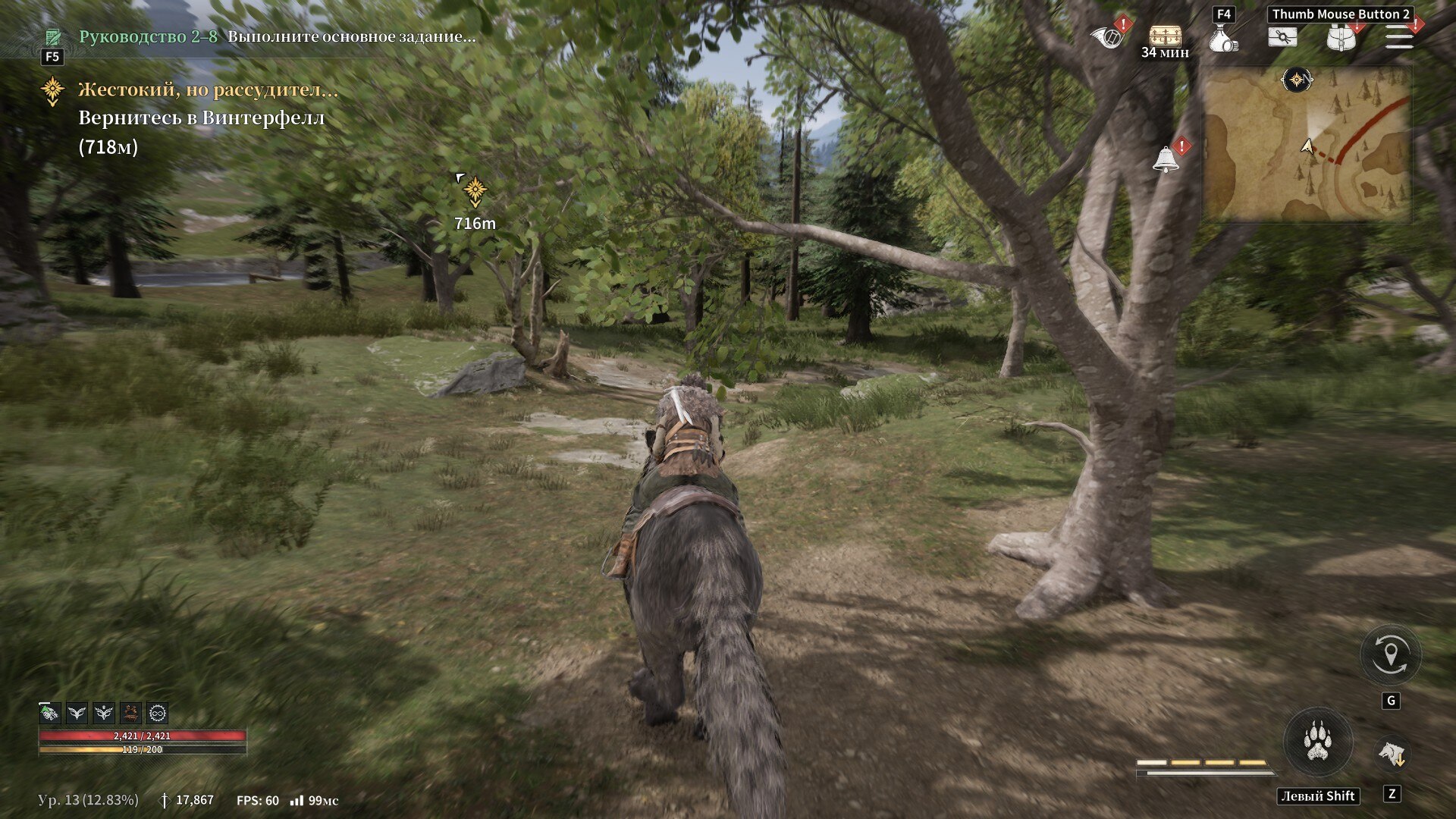Inspect the infinity symbol buff icon

pos(158,713)
